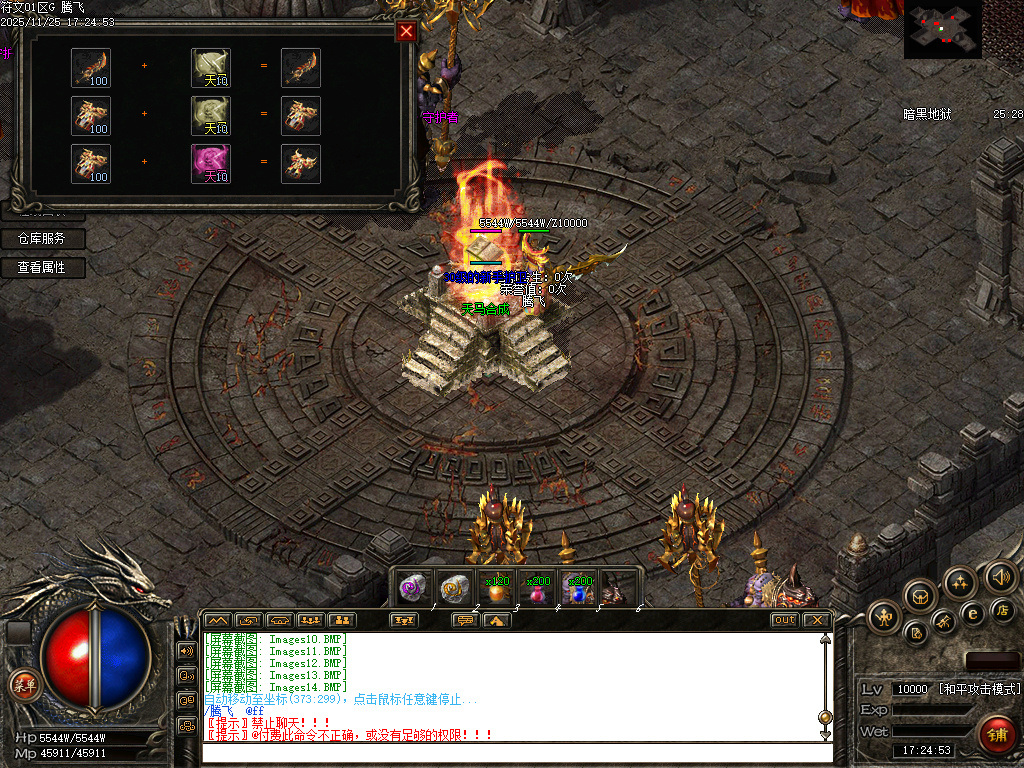Close the synthesis recipe panel

(x=406, y=31)
